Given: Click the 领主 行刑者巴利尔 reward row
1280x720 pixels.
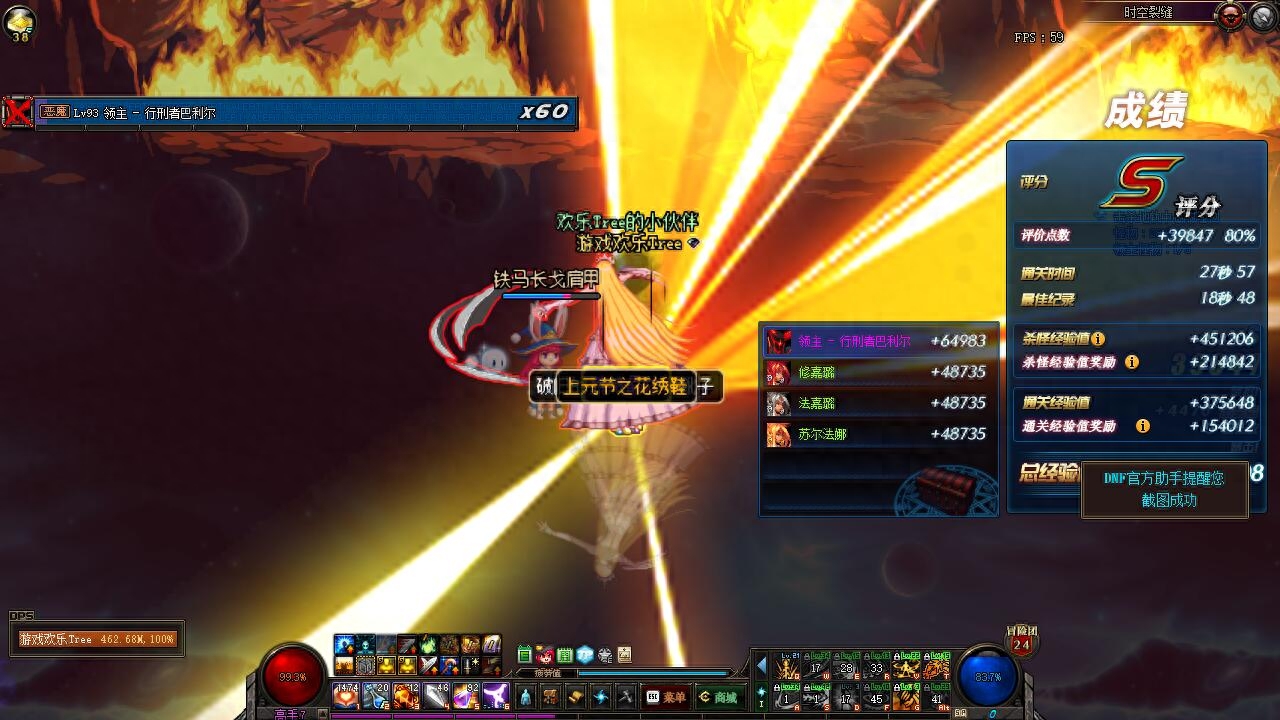Looking at the screenshot, I should click(x=878, y=341).
